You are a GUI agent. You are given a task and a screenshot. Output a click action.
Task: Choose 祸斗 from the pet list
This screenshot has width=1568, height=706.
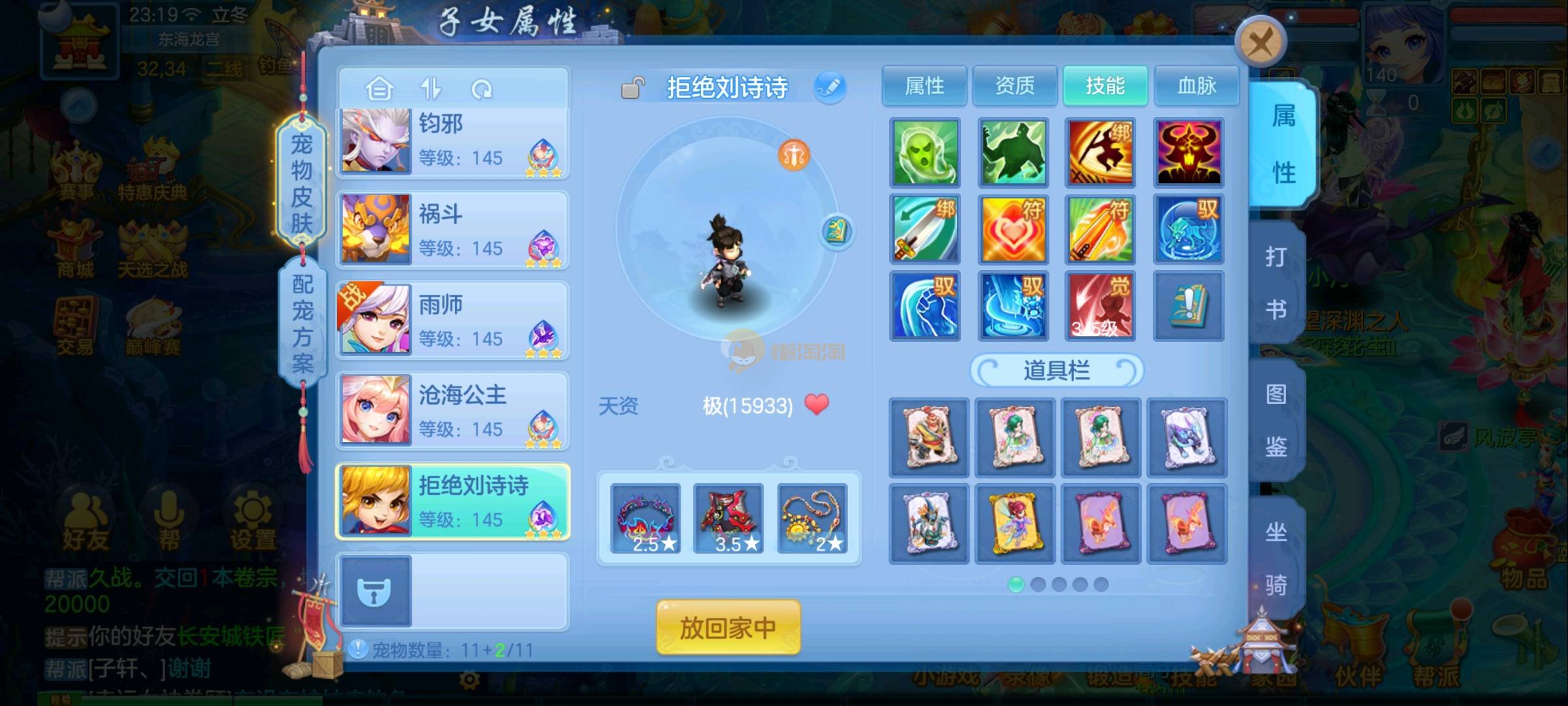point(452,230)
